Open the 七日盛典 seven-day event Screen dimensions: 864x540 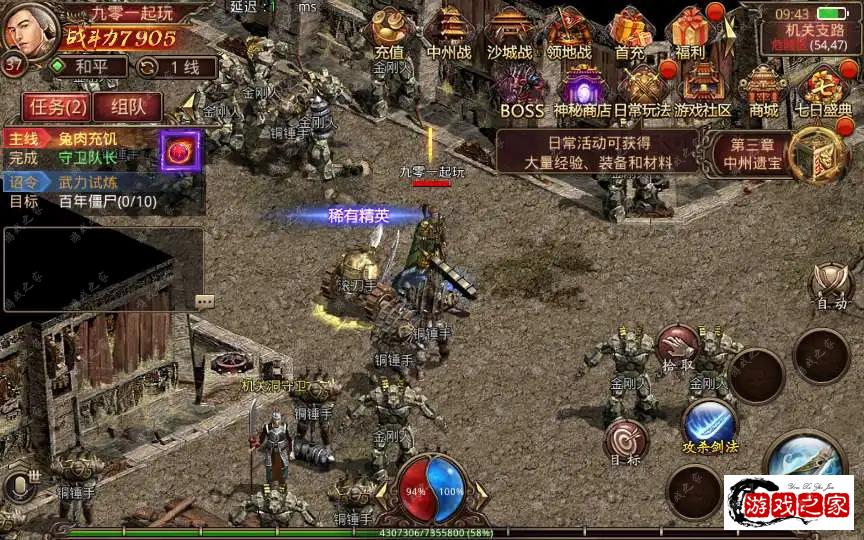coord(824,91)
